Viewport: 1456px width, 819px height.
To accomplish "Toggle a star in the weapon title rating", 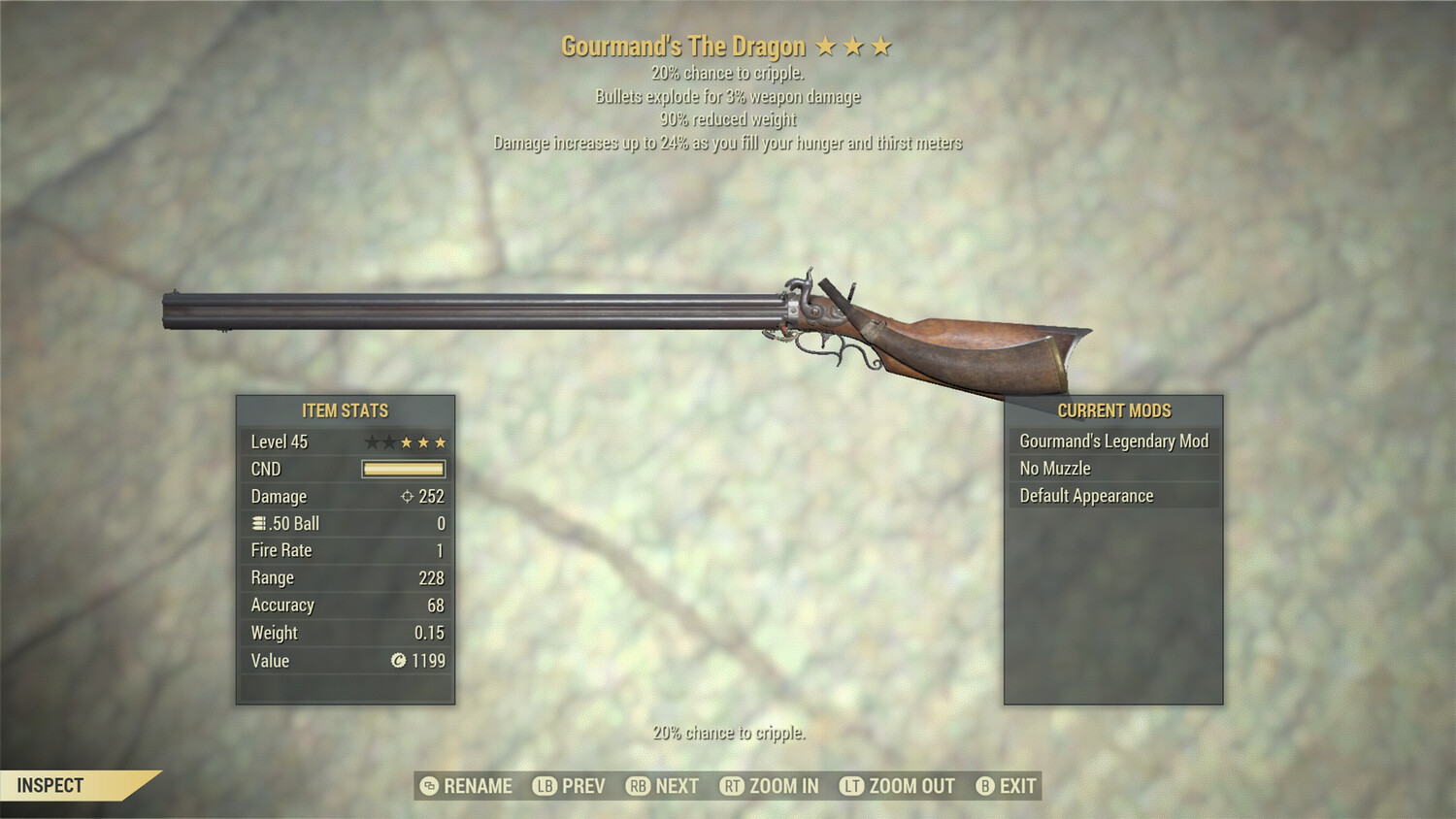I will point(853,45).
